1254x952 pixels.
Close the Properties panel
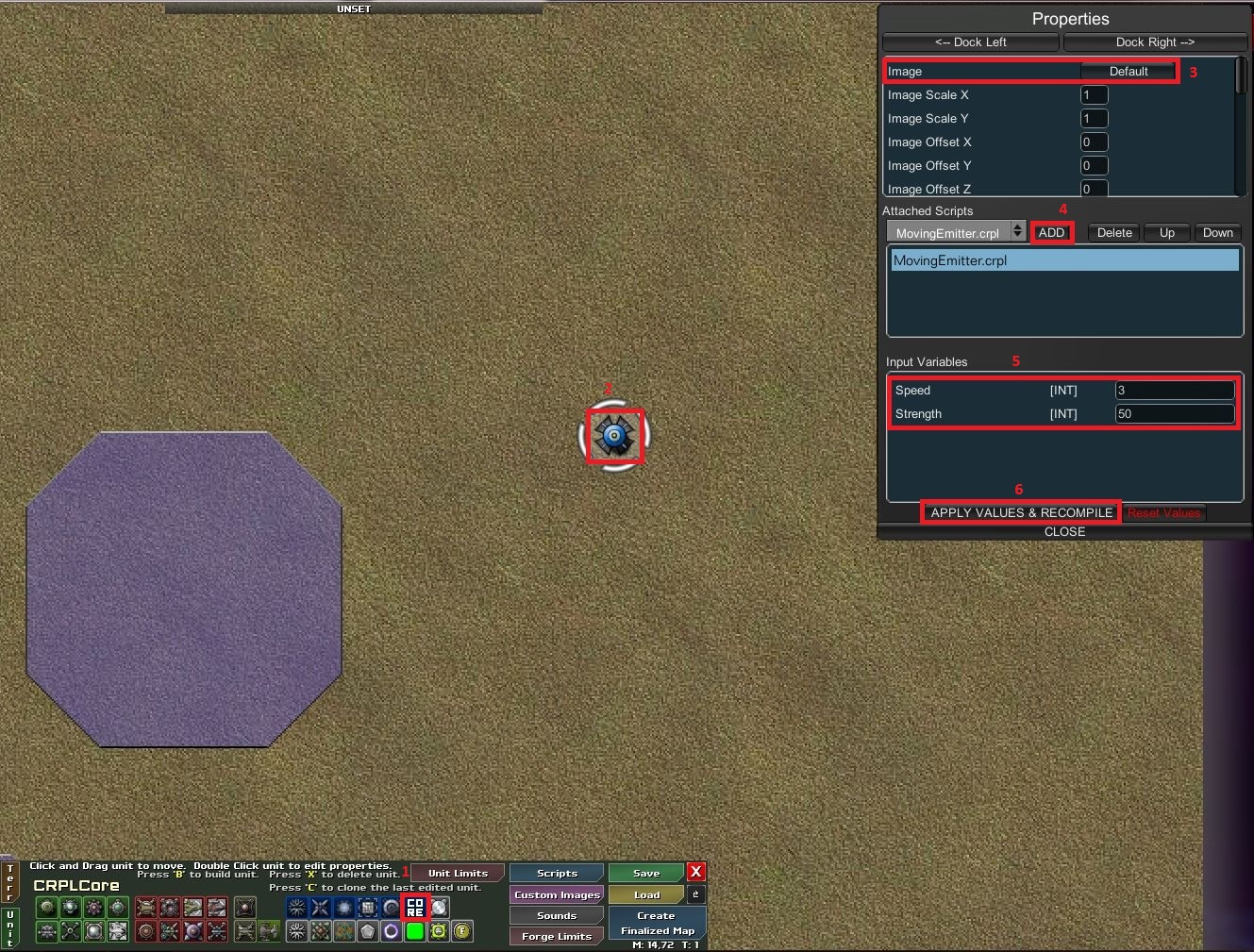(x=1064, y=532)
